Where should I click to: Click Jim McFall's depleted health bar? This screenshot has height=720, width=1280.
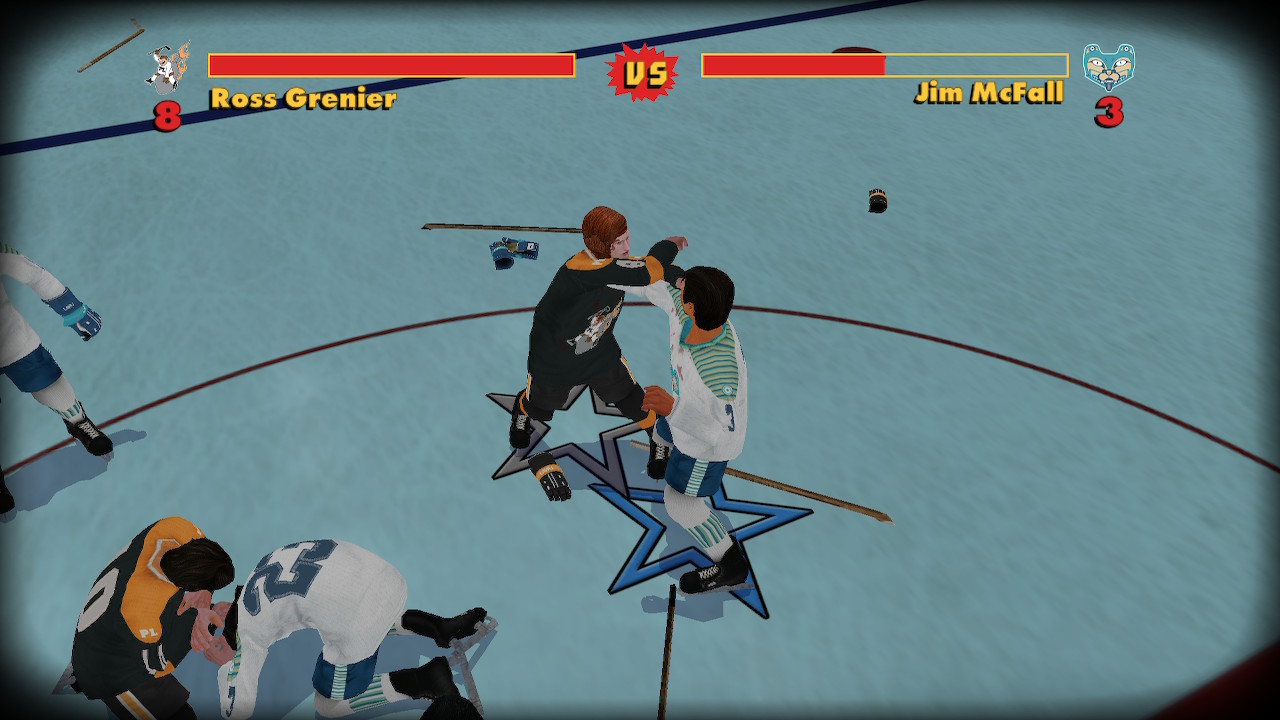click(793, 64)
